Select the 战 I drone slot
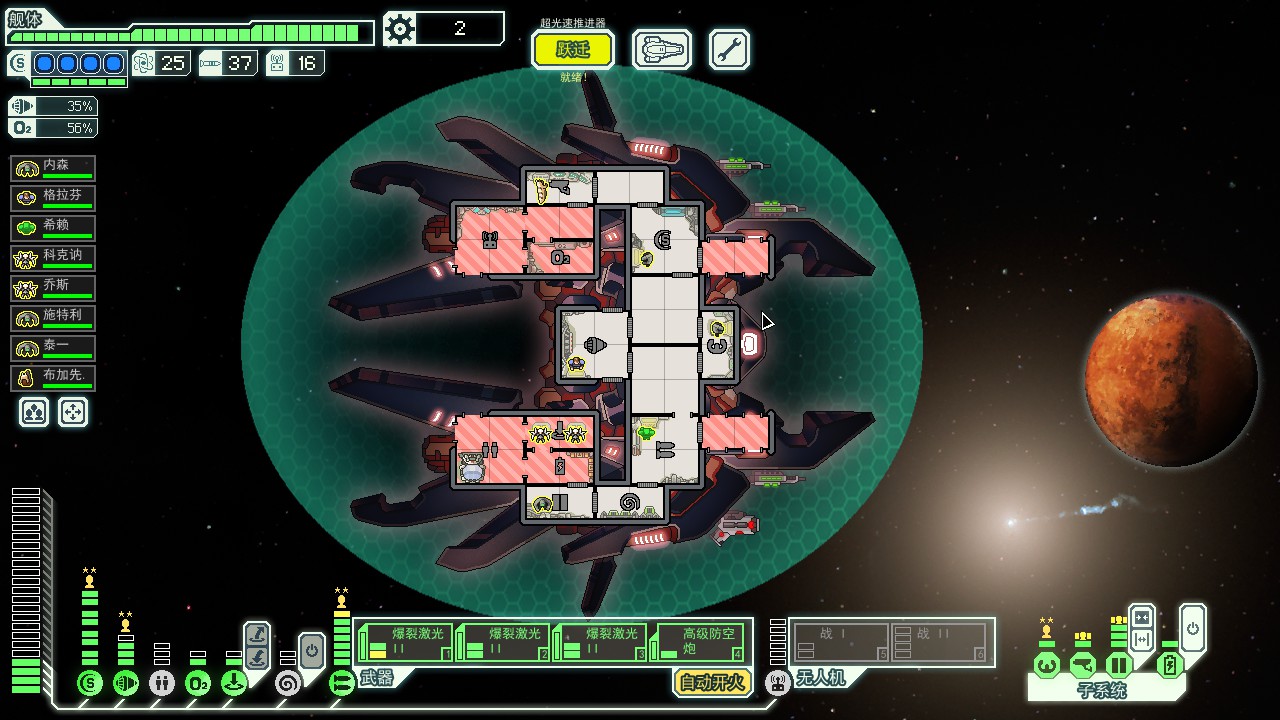The width and height of the screenshot is (1280, 720). tap(841, 642)
